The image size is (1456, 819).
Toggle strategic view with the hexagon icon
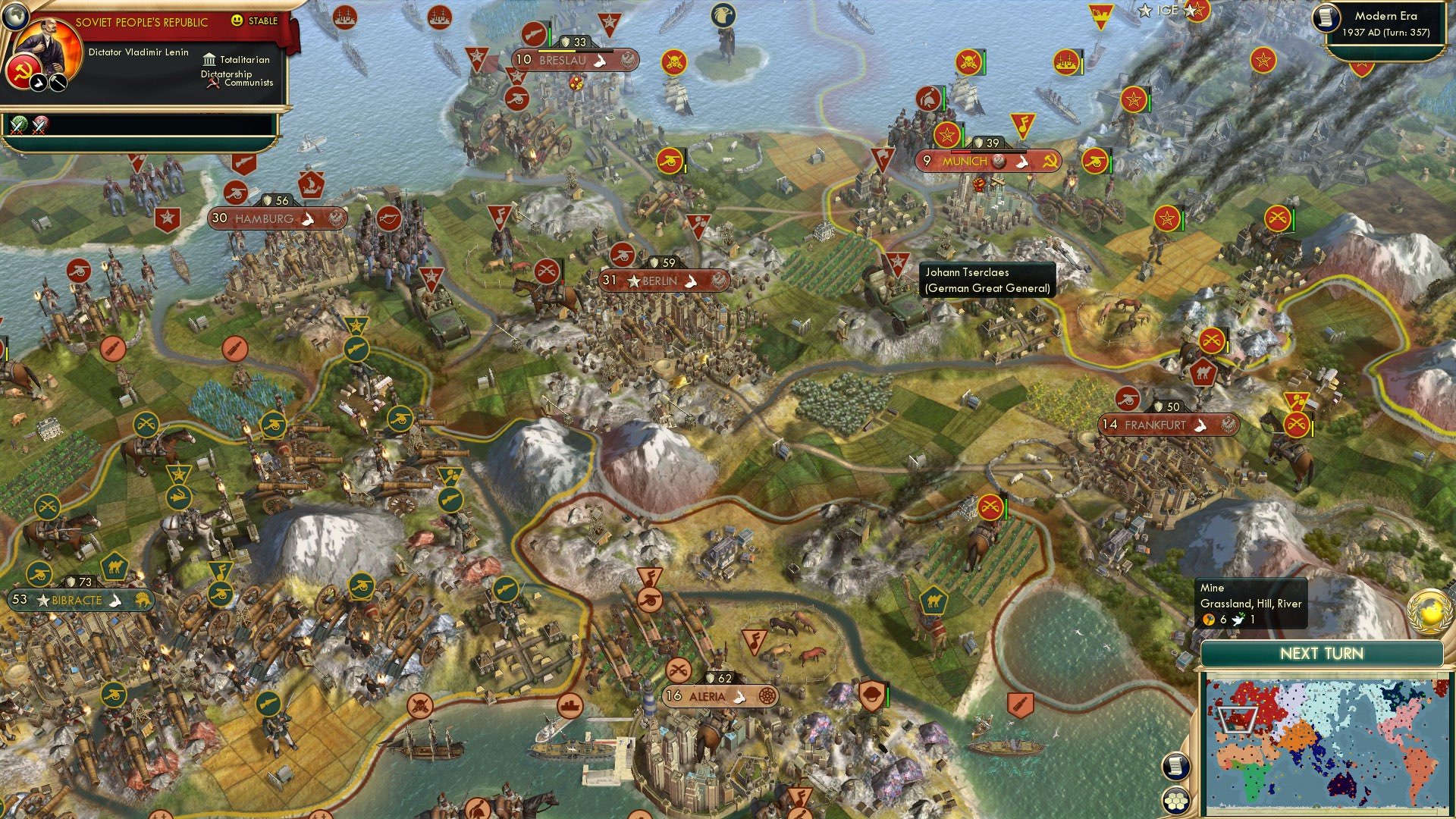tap(1175, 801)
